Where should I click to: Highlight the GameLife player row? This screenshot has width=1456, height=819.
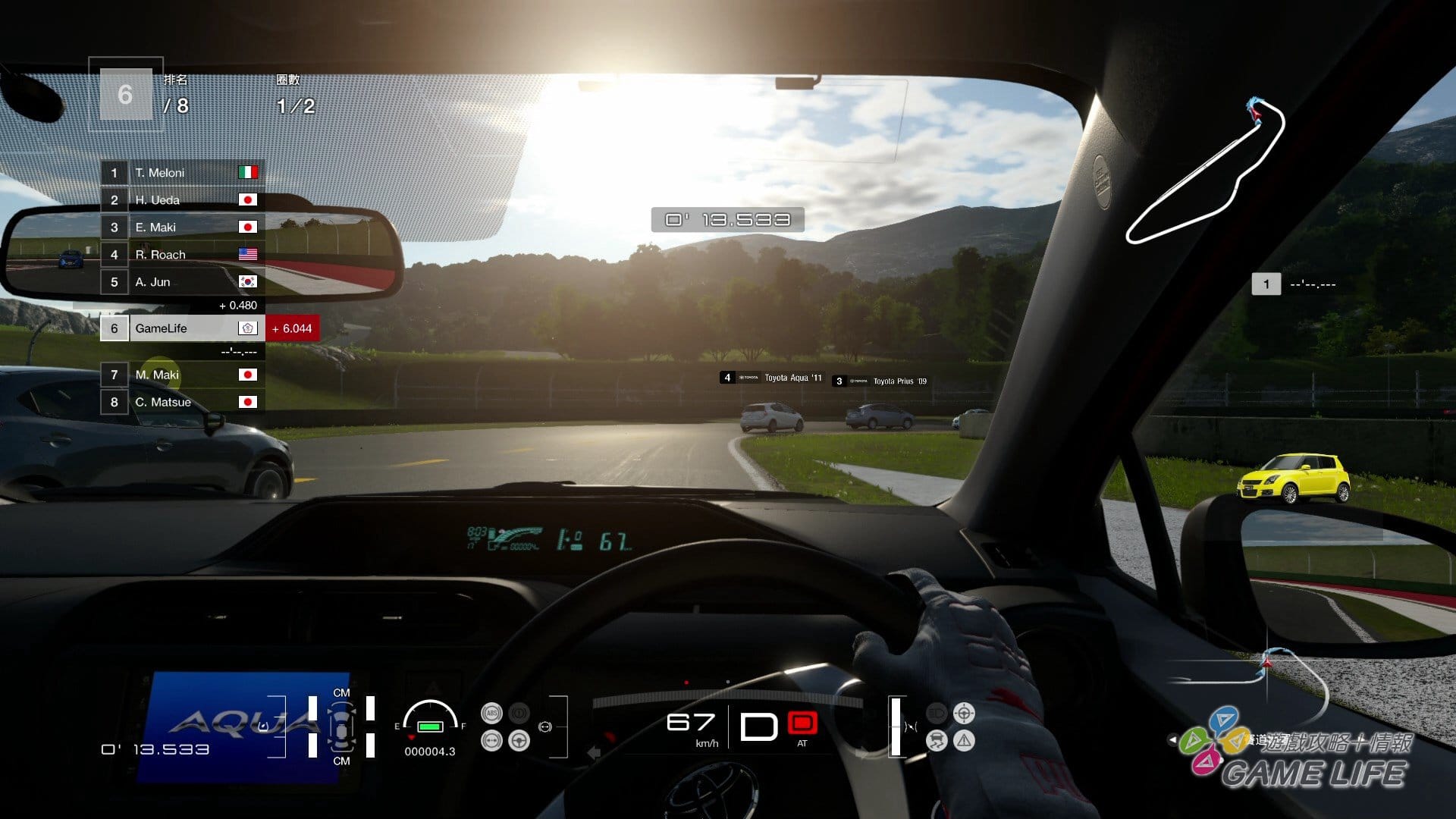point(182,328)
